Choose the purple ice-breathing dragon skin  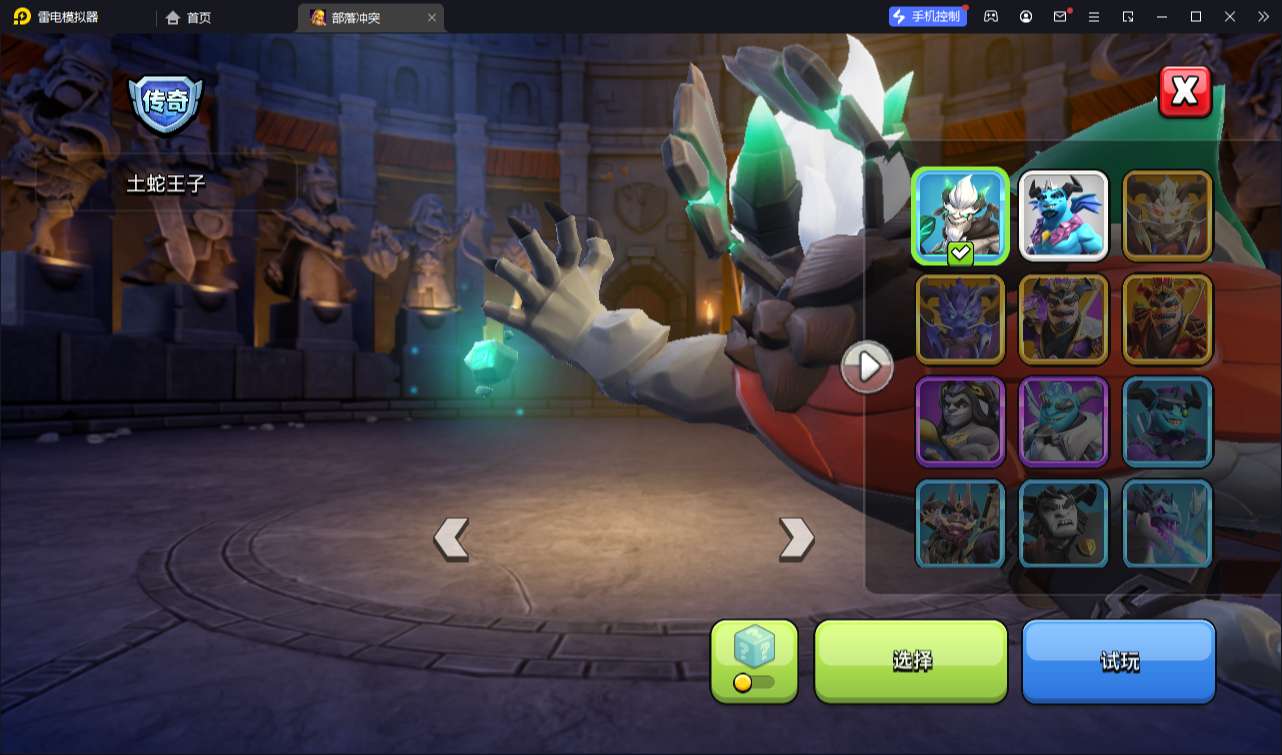(x=1167, y=524)
